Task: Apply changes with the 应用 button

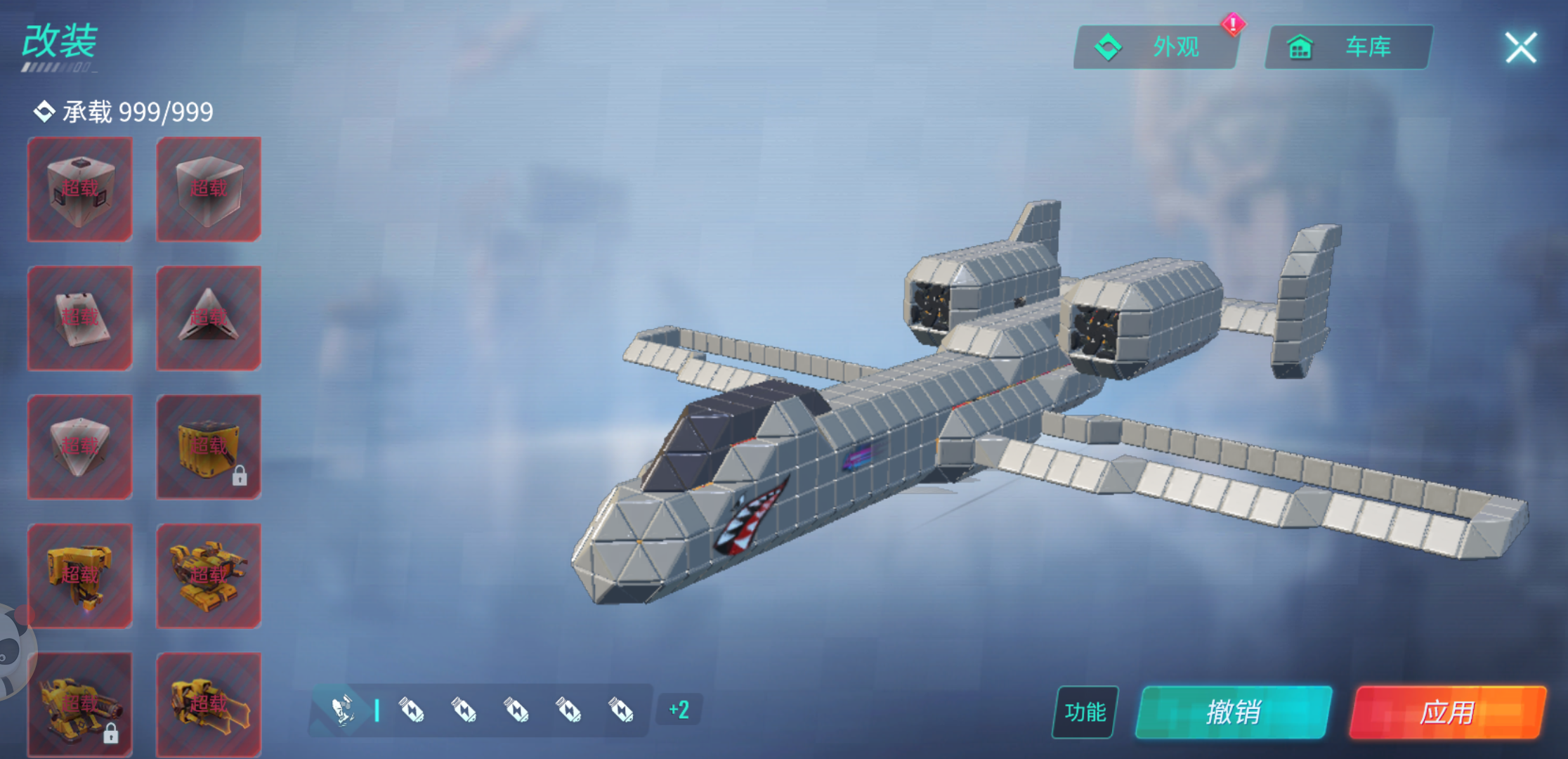Action: coord(1447,712)
